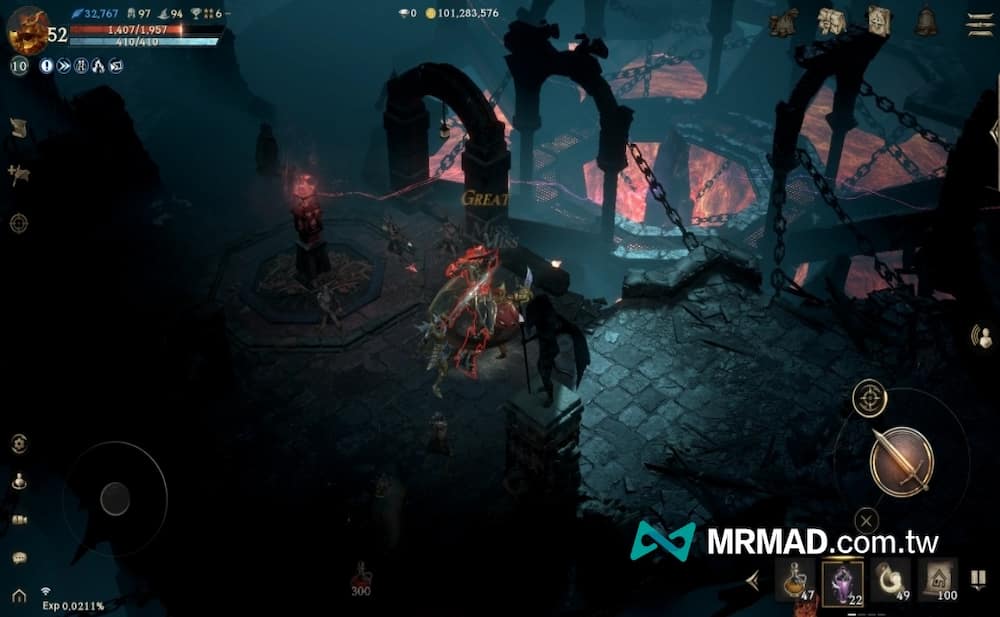This screenshot has width=1000, height=617.
Task: Tap the crosshair target-lock button above the sword
Action: [x=870, y=398]
